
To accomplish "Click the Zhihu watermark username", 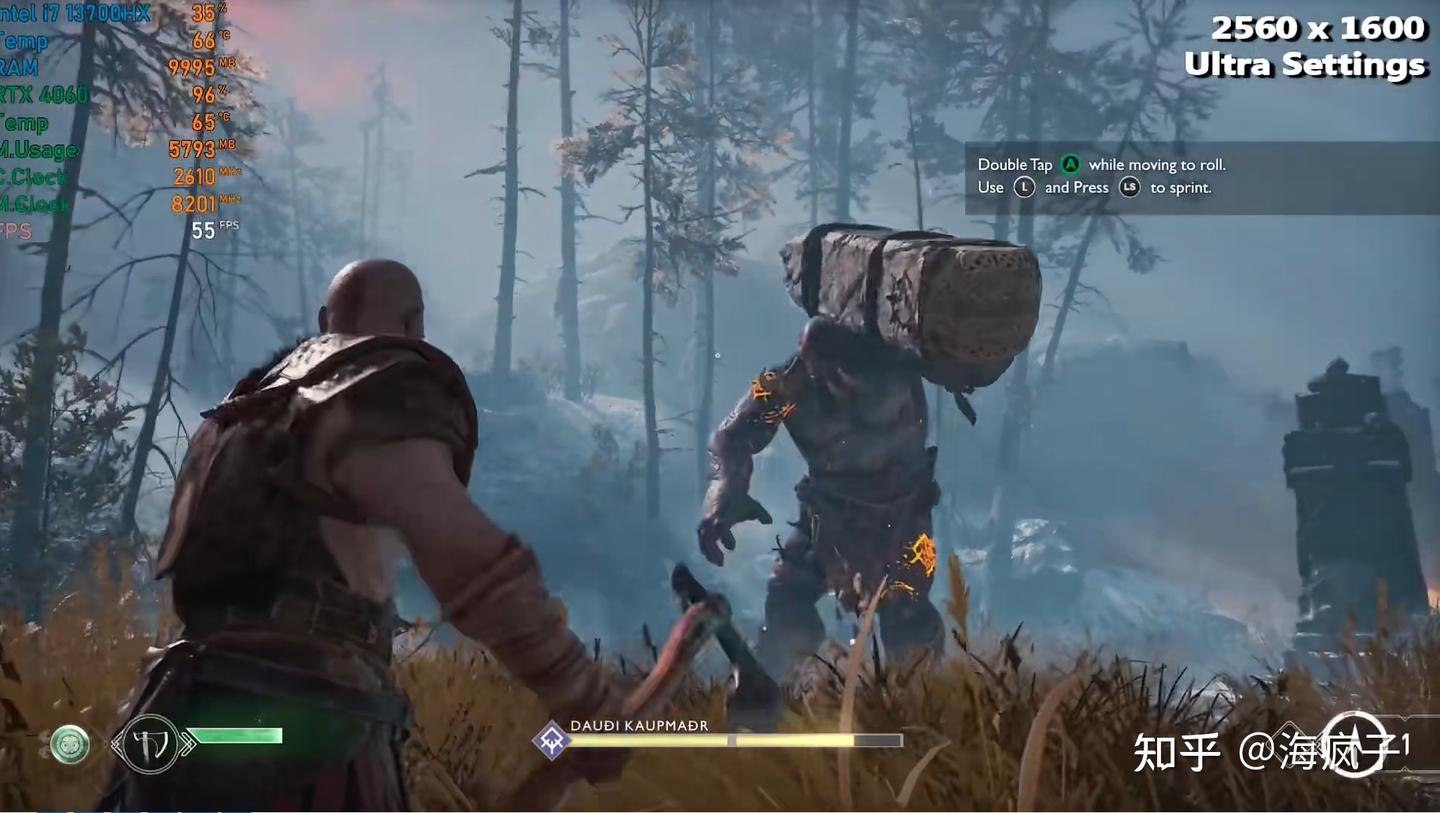I will point(1318,751).
